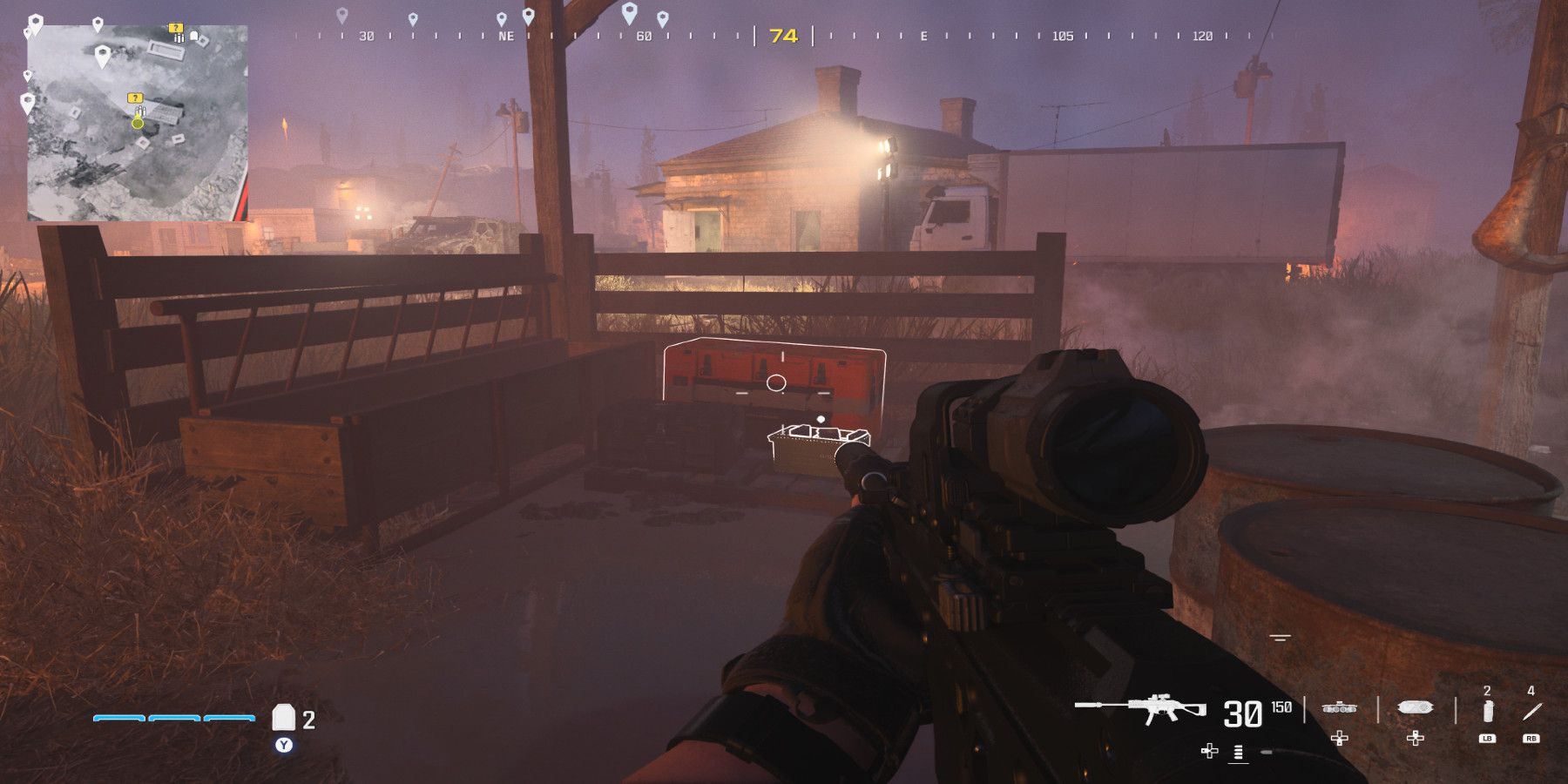This screenshot has width=1568, height=784.
Task: Select the tank killstreak icon
Action: 1340,708
